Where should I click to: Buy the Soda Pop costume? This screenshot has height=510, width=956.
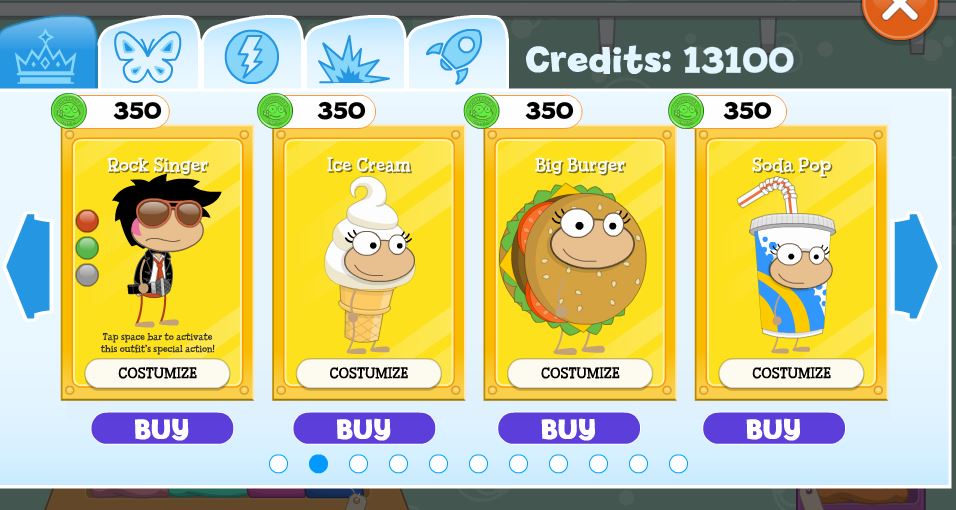(773, 428)
